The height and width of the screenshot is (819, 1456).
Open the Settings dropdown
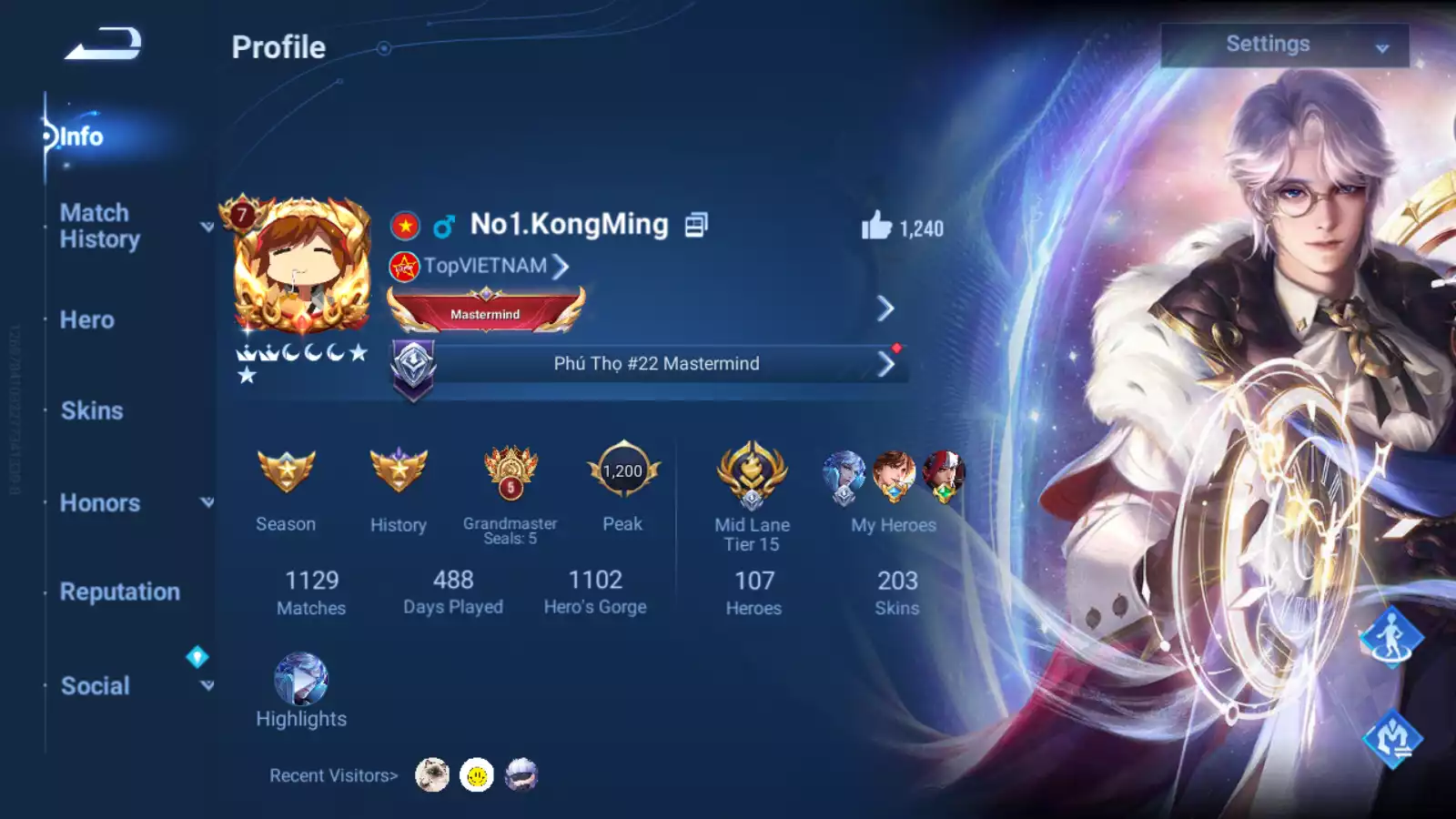(x=1284, y=45)
